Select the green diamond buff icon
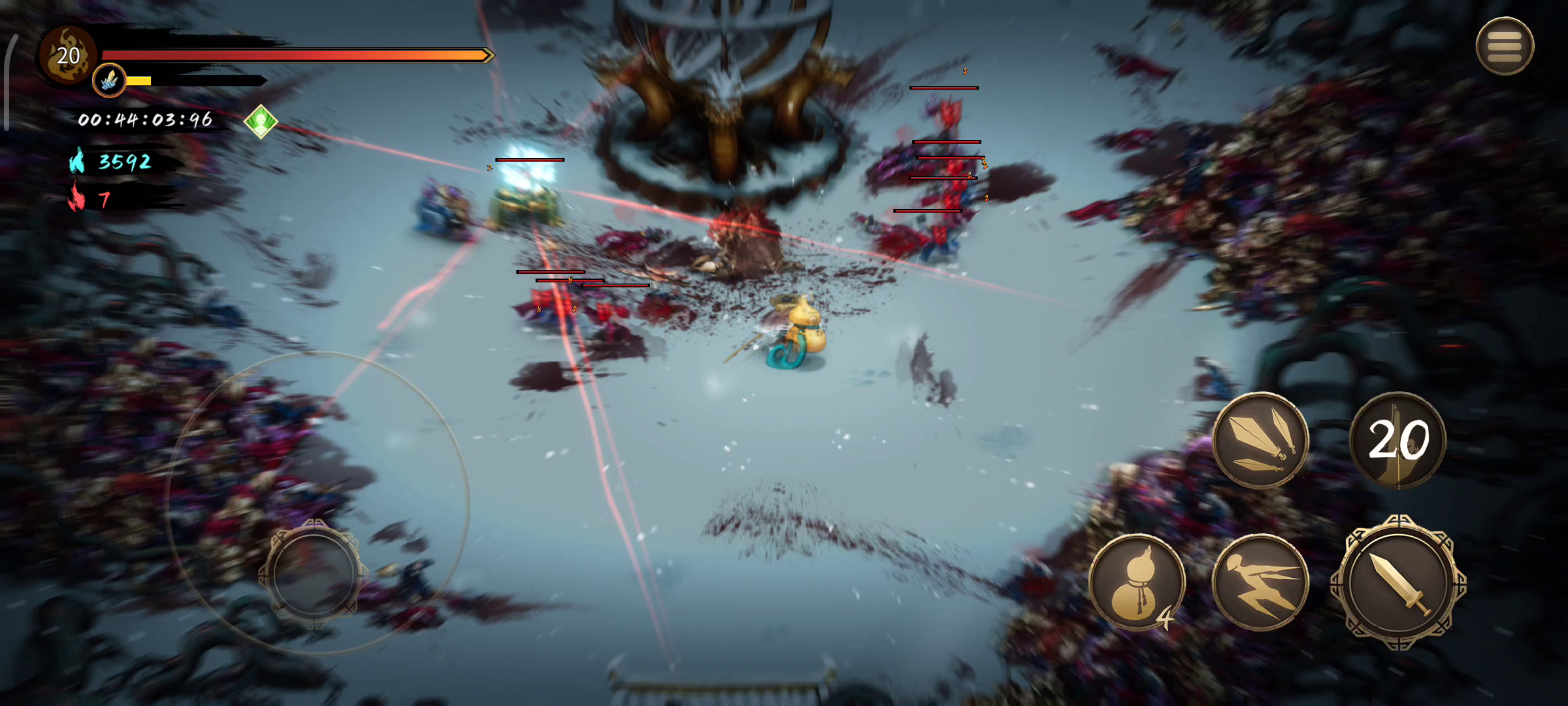 coord(261,122)
